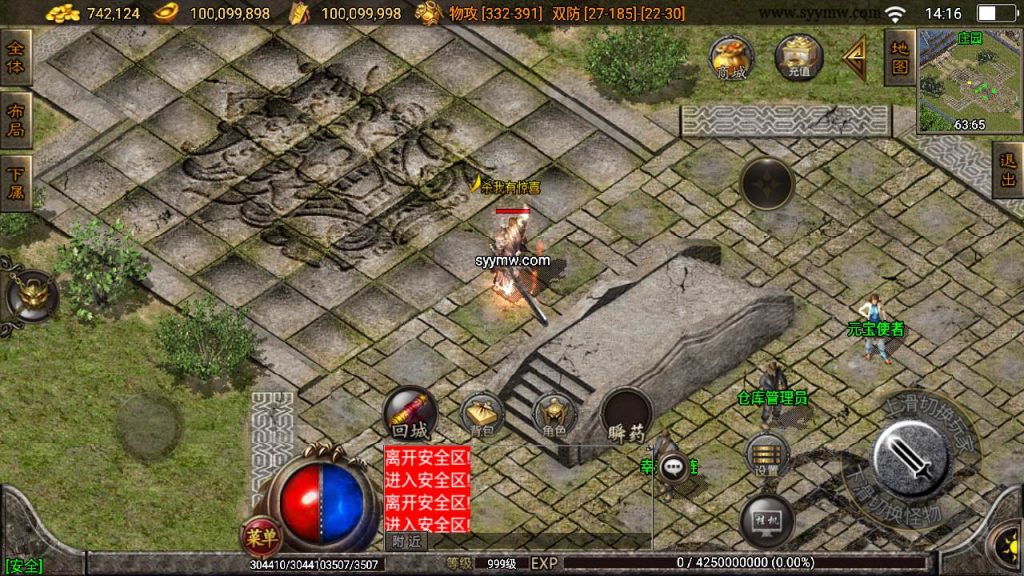This screenshot has height=576, width=1024.
Task: Open the 充值 recharge chest icon
Action: (797, 57)
